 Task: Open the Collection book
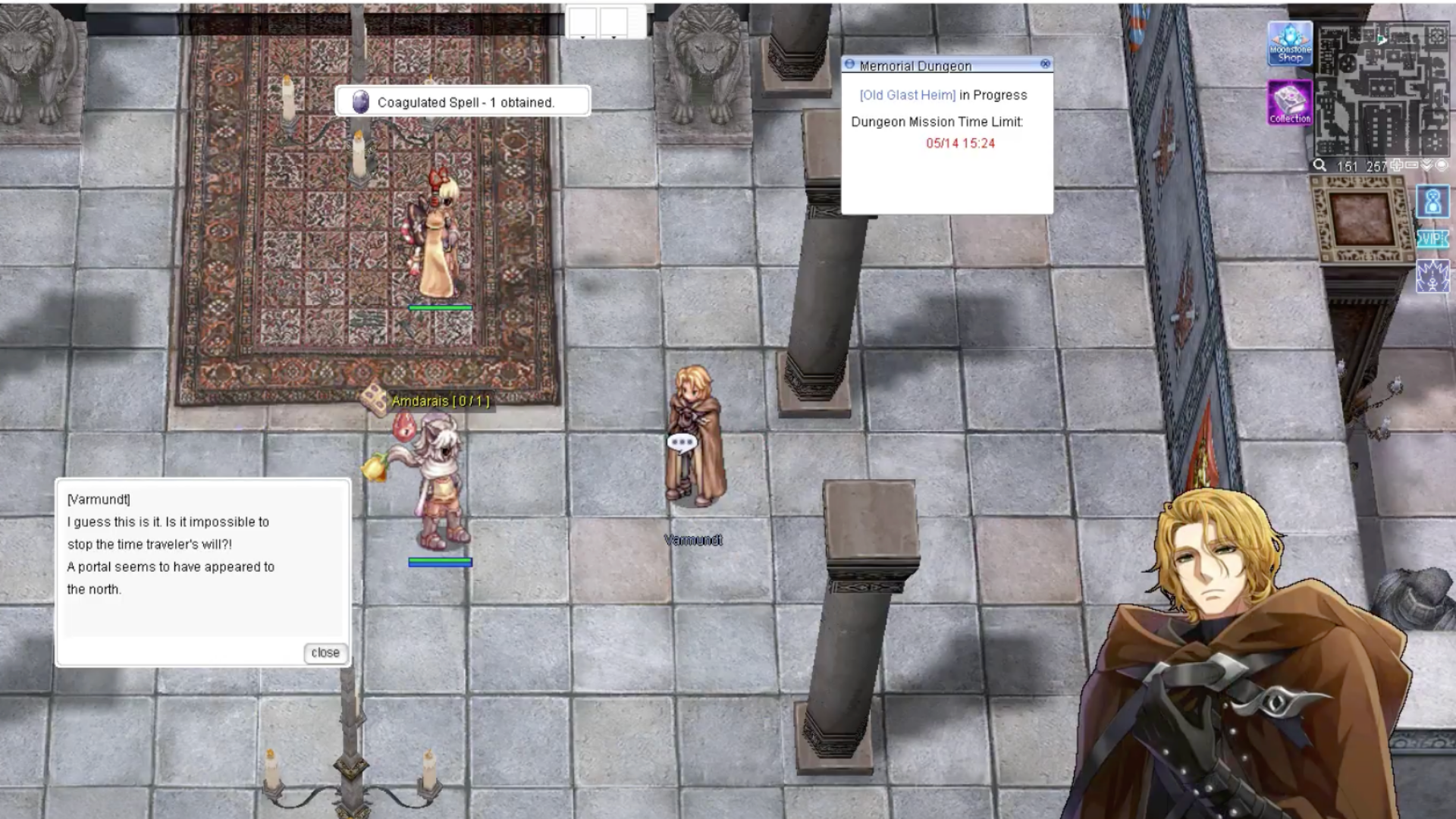coord(1289,102)
